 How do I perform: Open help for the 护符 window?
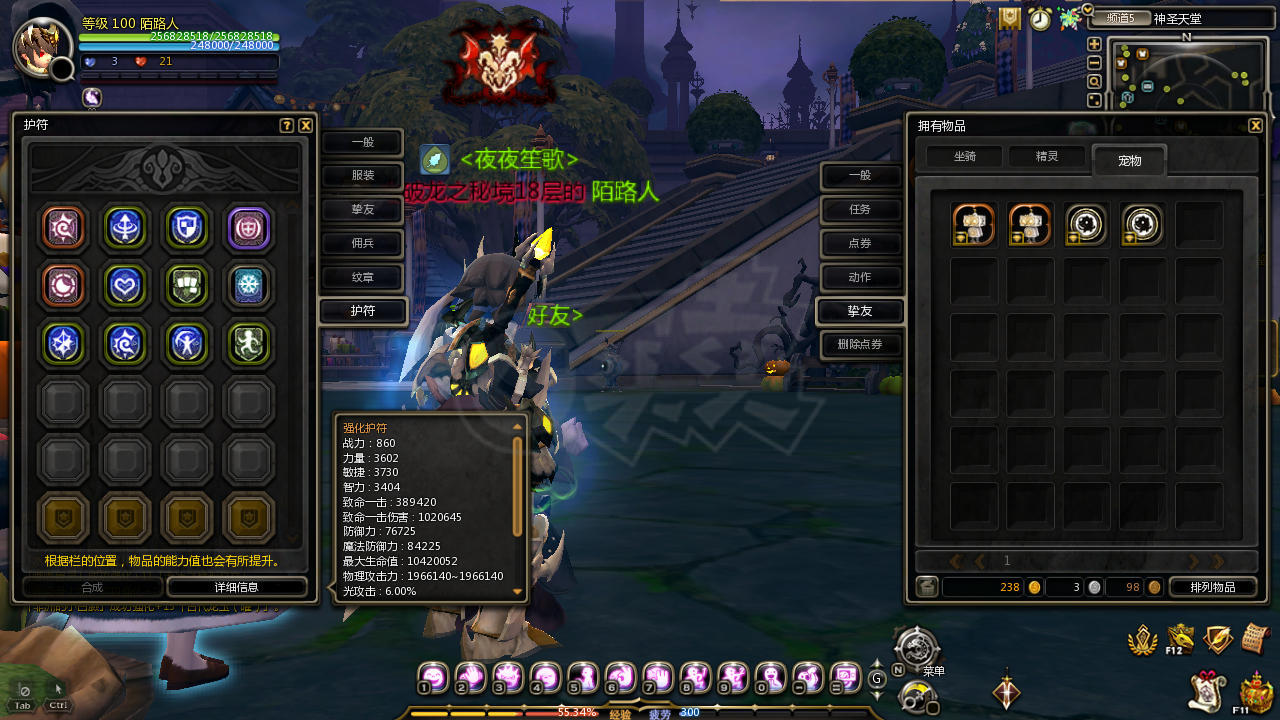[x=287, y=126]
